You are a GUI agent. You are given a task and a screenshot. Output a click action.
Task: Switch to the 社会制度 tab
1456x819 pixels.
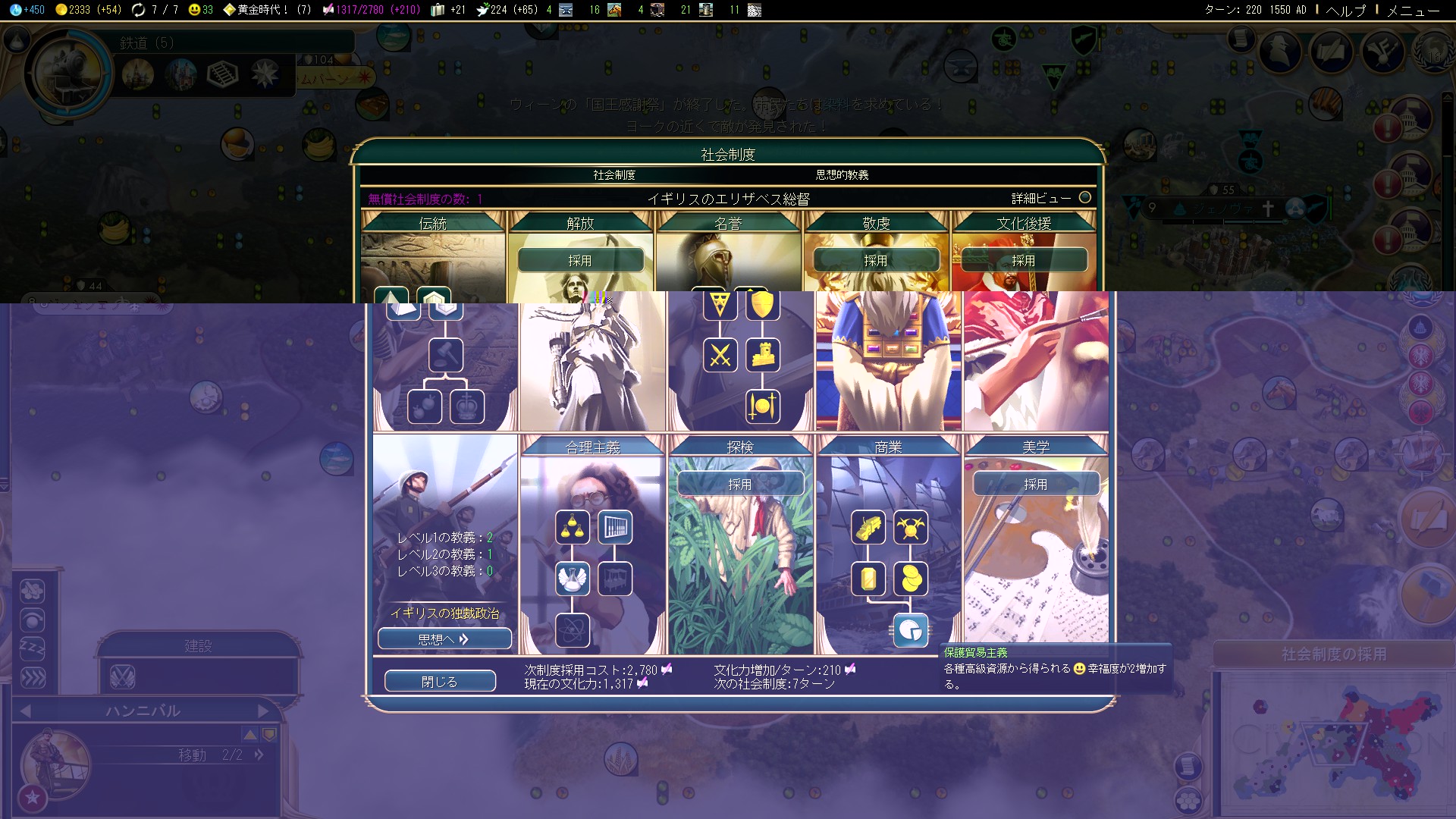pyautogui.click(x=614, y=175)
